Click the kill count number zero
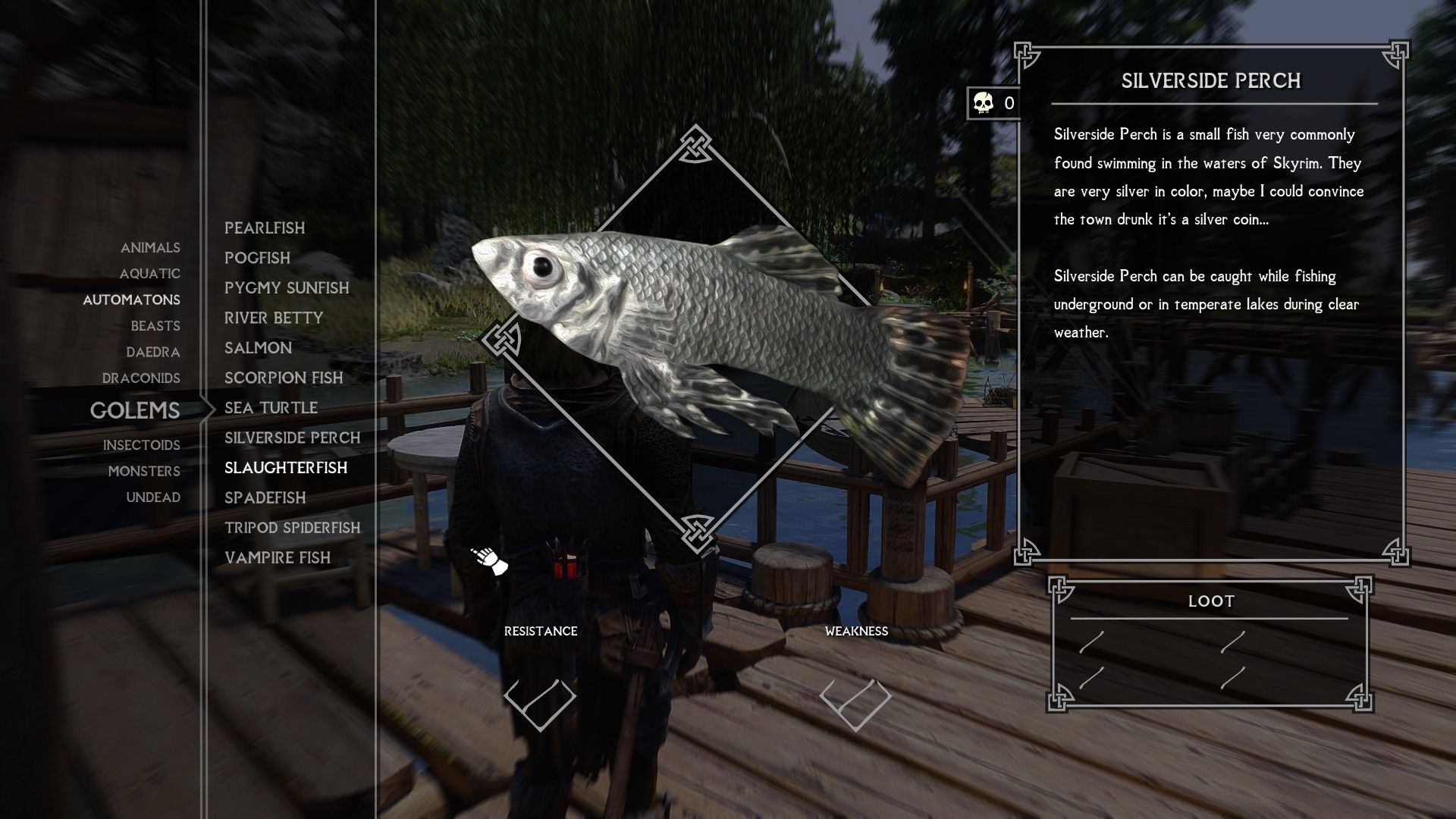Viewport: 1456px width, 819px height. coord(1008,105)
